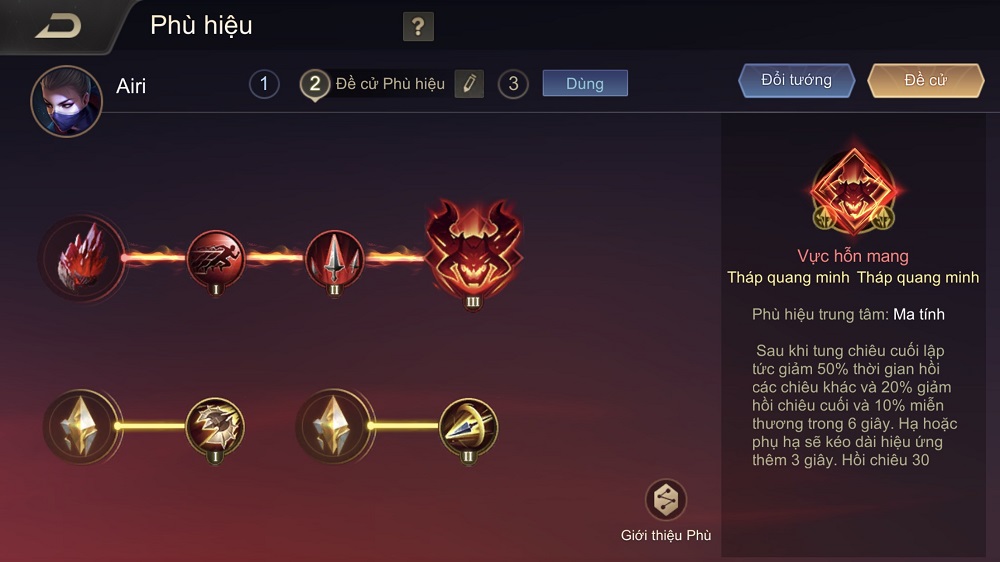Click the Dùng button
Screen dimensions: 1000x562
pyautogui.click(x=585, y=83)
